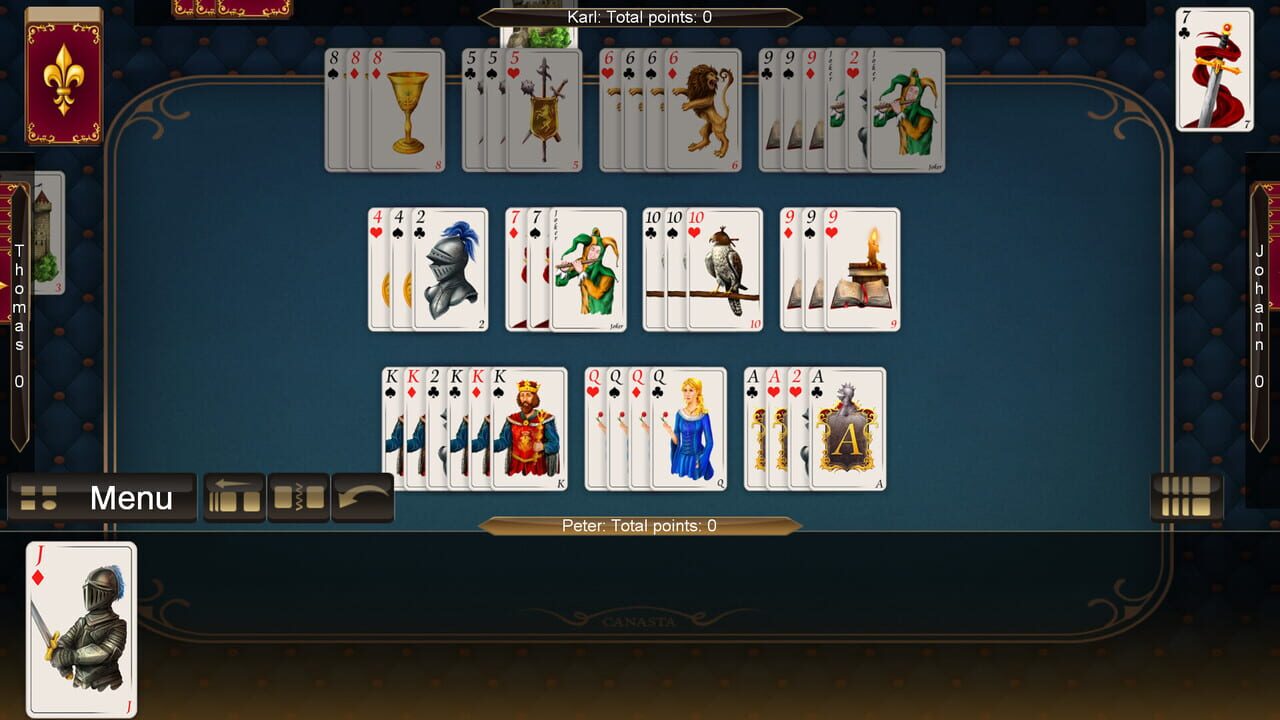This screenshot has height=720, width=1280.
Task: Click the face-down draw pile
Action: coord(65,80)
